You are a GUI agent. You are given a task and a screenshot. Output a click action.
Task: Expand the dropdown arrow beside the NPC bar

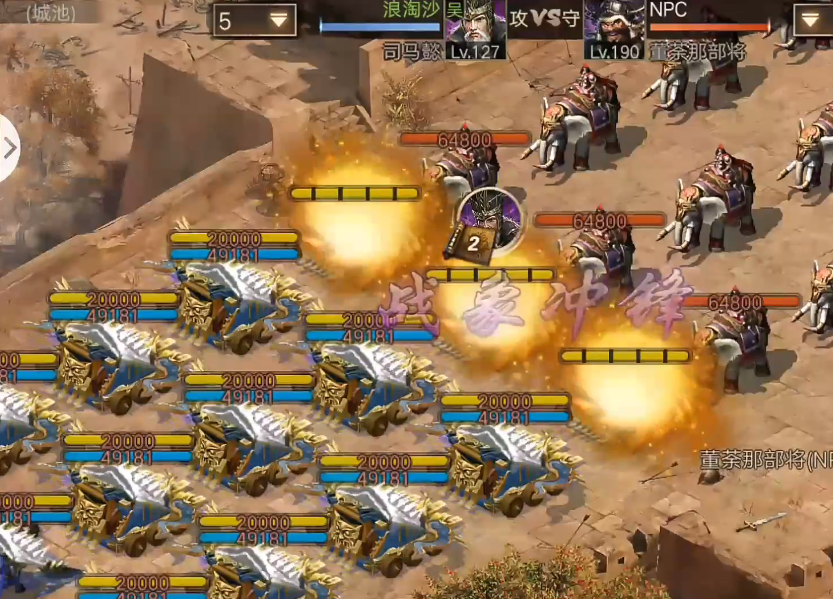click(x=811, y=19)
